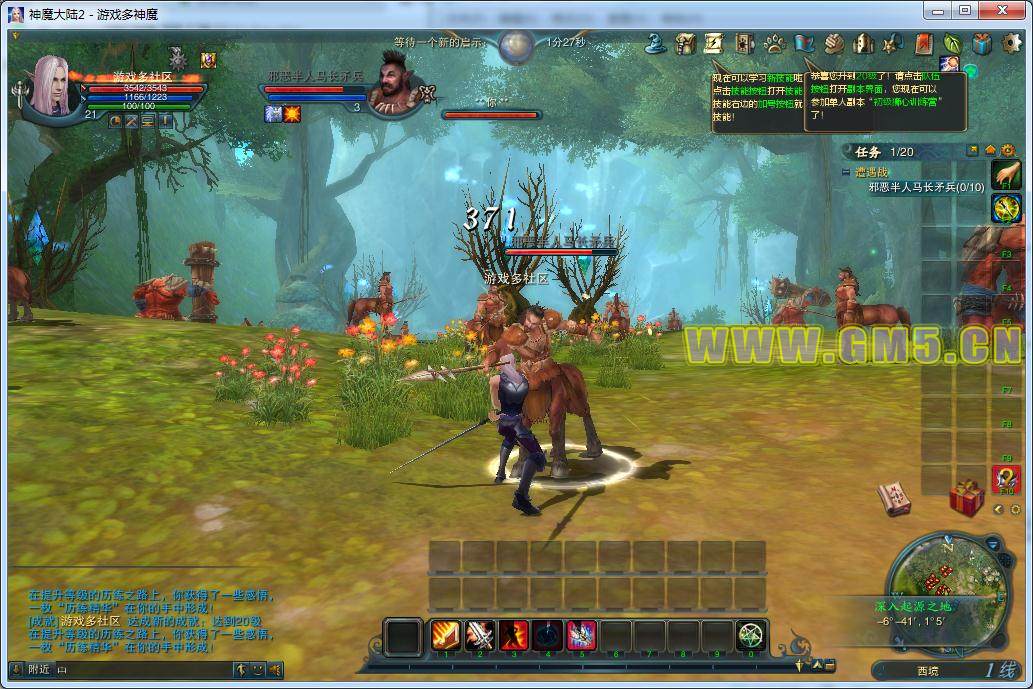Click the paw print pet icon
Viewport: 1033px width, 689px height.
tap(774, 44)
